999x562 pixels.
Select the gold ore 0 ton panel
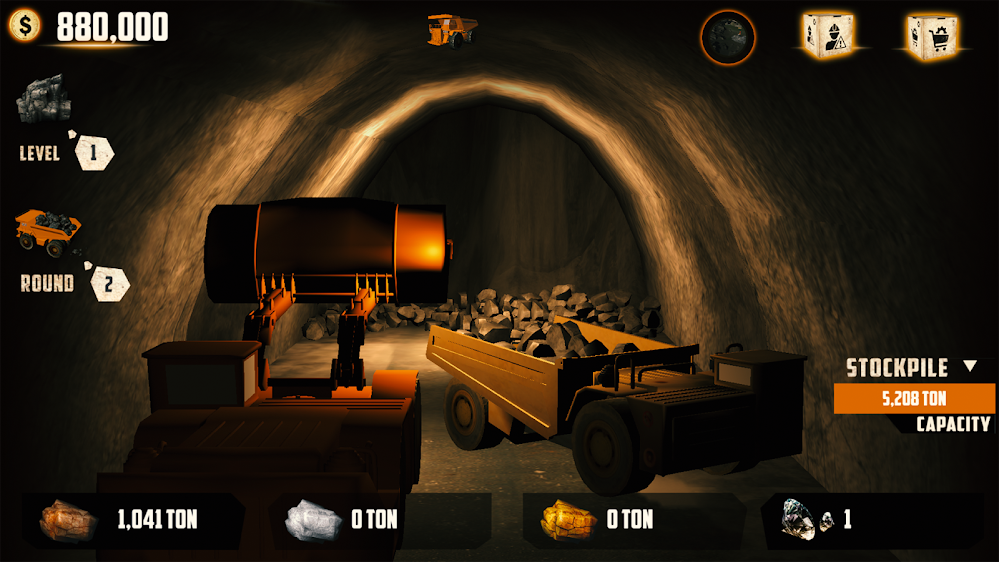coord(633,520)
